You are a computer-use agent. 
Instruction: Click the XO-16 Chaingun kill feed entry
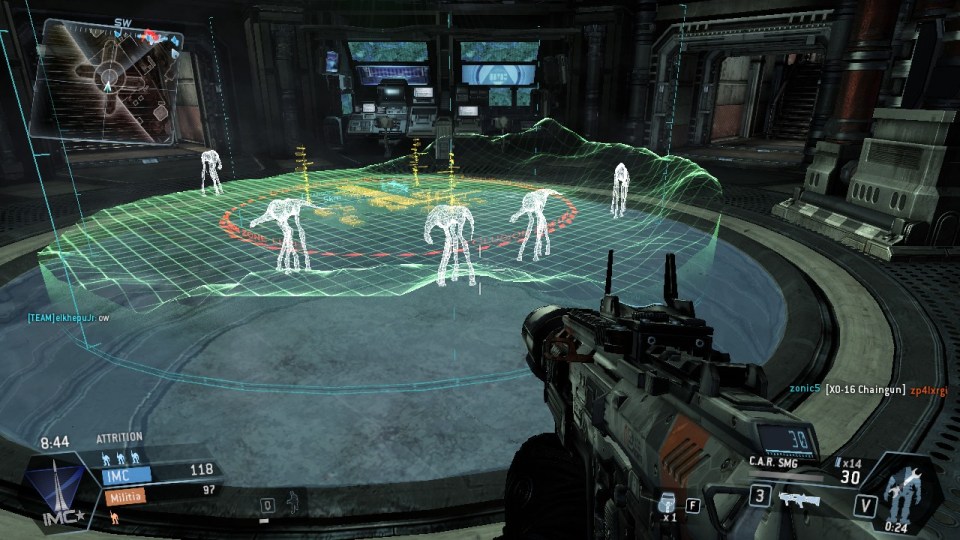[x=865, y=389]
